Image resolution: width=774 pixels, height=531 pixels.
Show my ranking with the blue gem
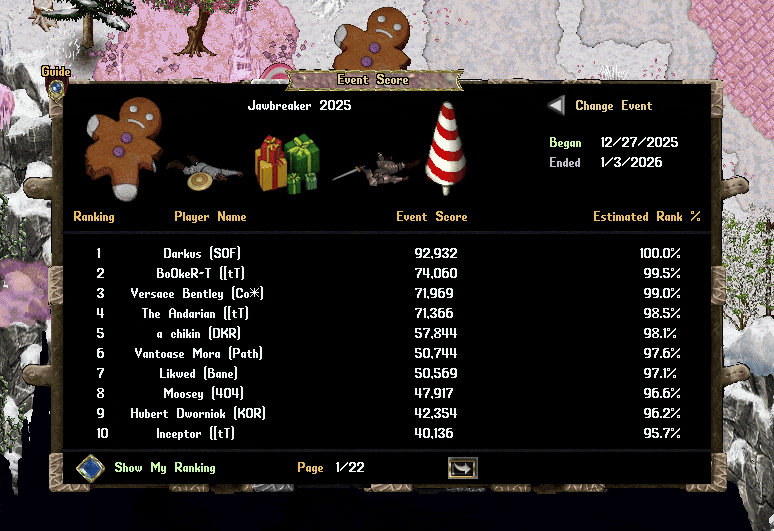91,468
